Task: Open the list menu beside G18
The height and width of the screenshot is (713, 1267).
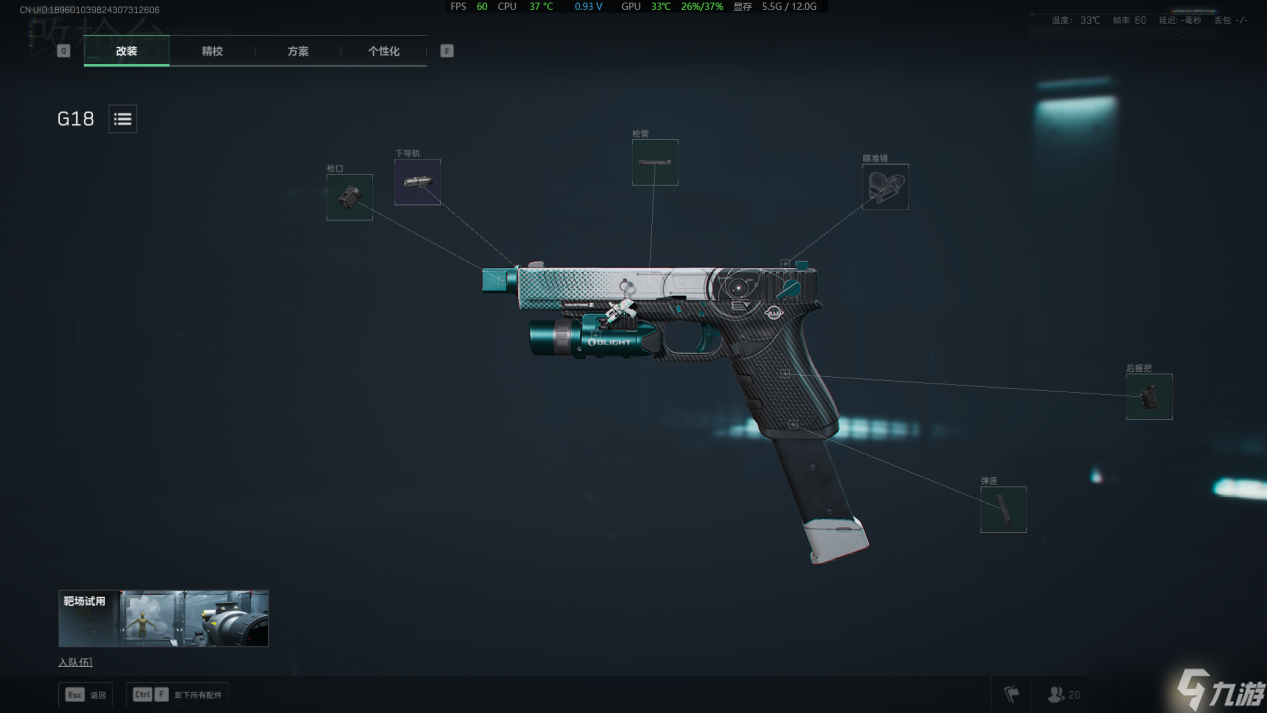Action: [122, 119]
